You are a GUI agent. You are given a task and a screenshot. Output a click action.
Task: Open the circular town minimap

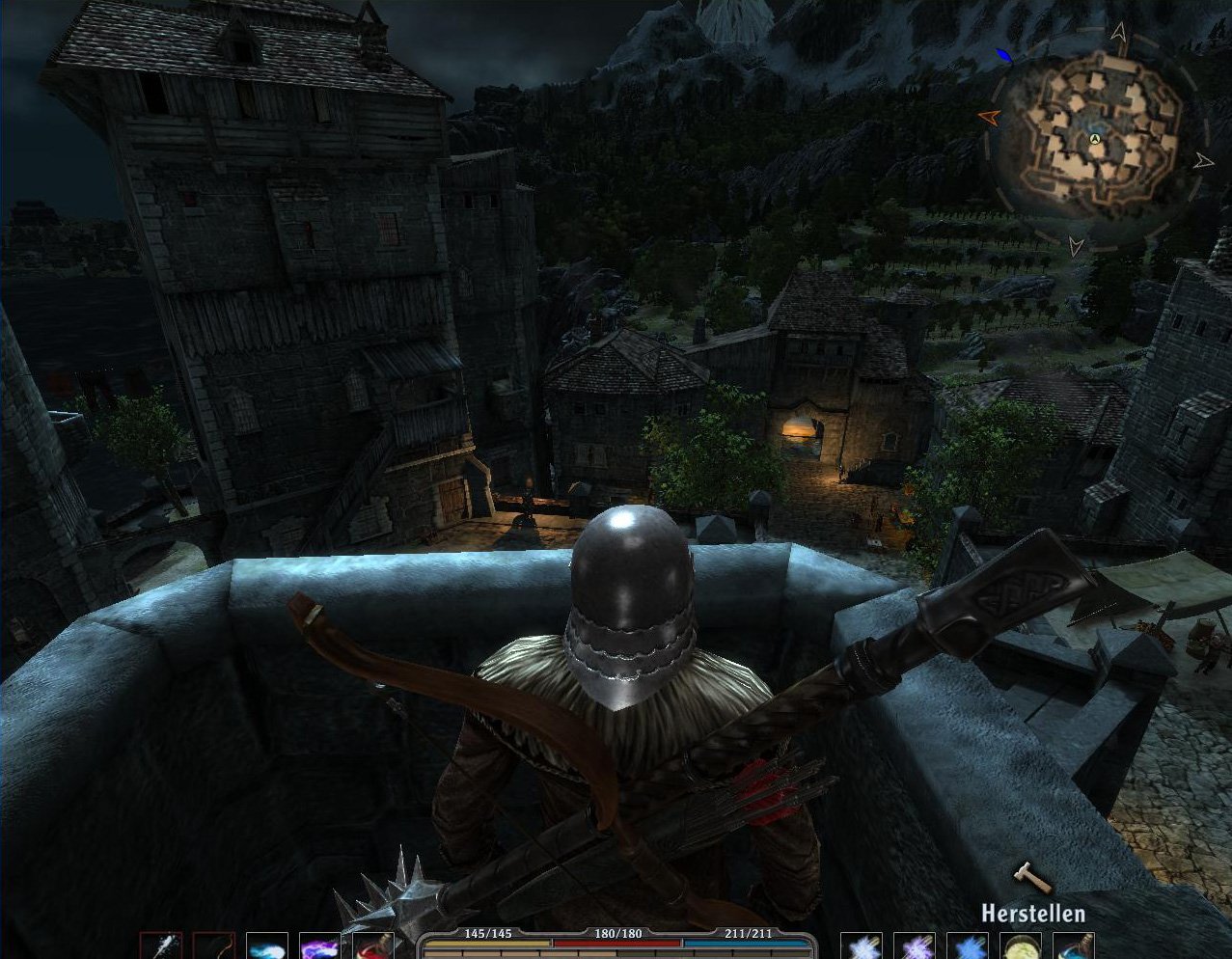coord(1096,141)
